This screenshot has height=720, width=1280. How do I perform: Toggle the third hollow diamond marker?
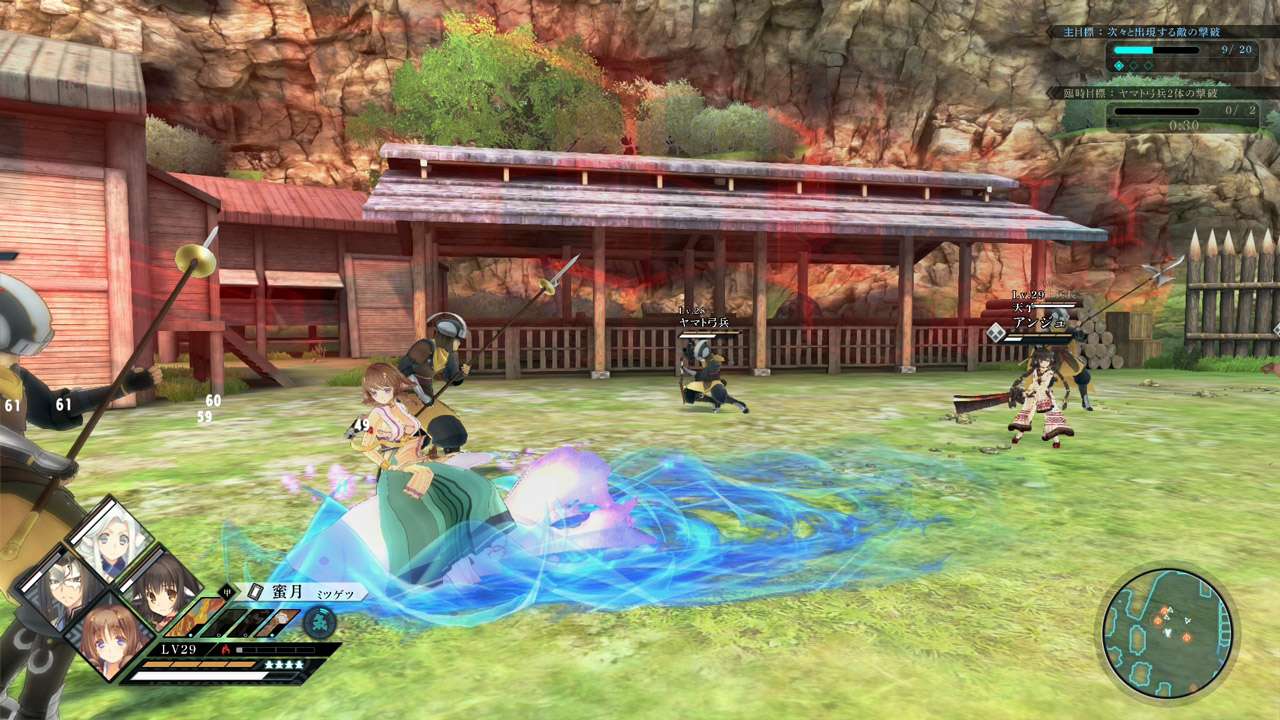(1147, 66)
